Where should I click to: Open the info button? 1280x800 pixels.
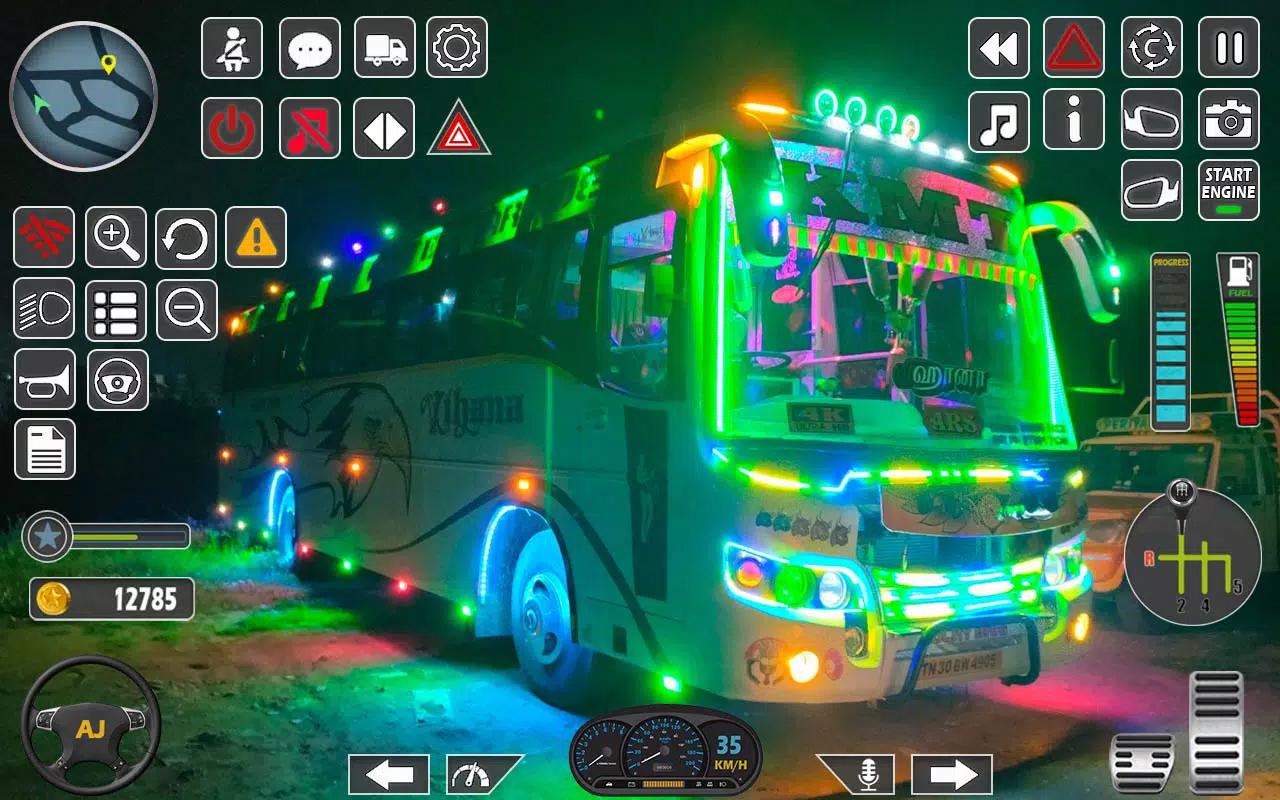pyautogui.click(x=1074, y=120)
